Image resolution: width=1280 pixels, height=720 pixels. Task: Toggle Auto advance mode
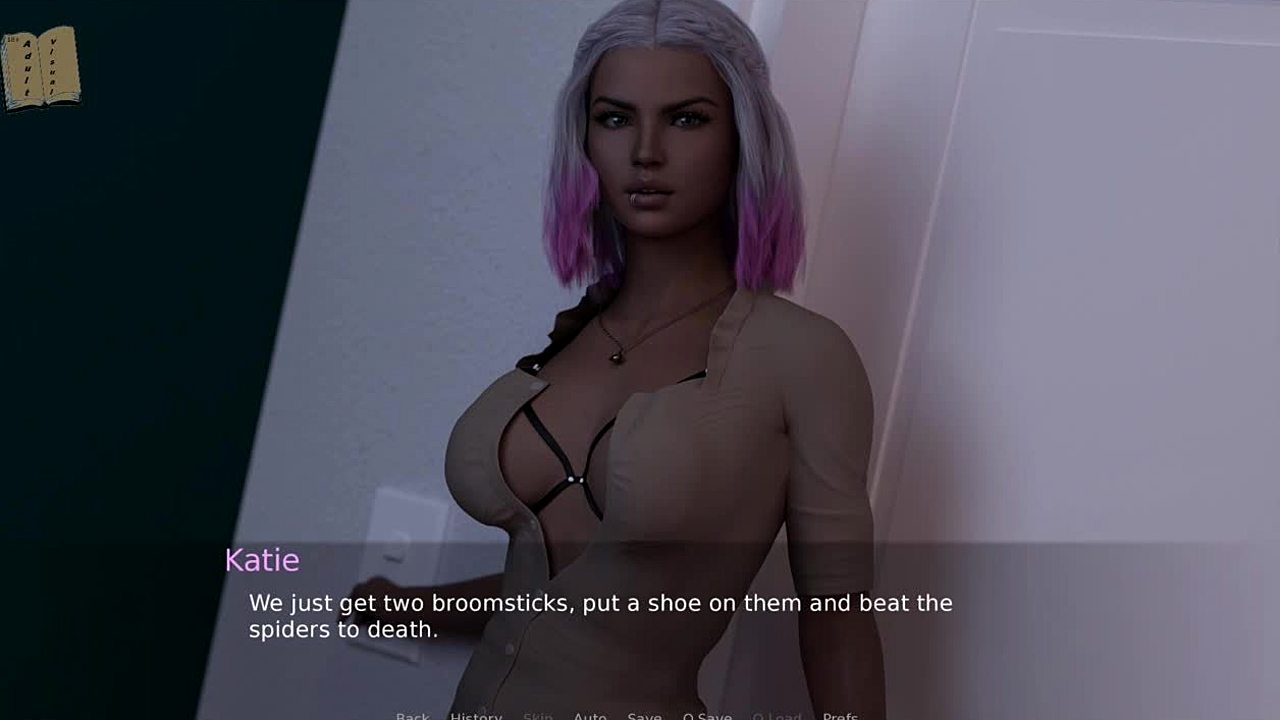coord(590,716)
